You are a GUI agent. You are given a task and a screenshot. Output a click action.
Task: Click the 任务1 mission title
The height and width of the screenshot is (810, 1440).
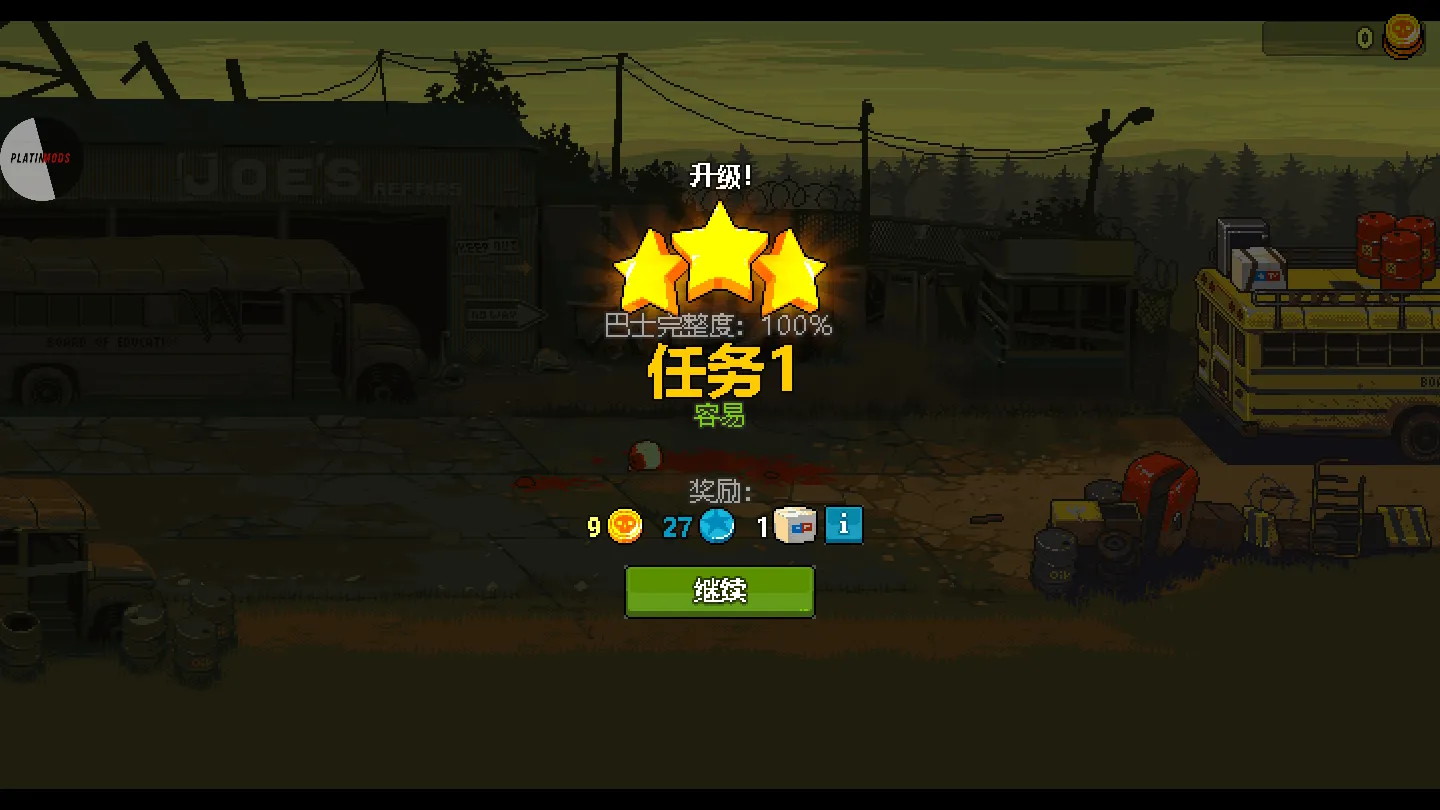tap(720, 372)
